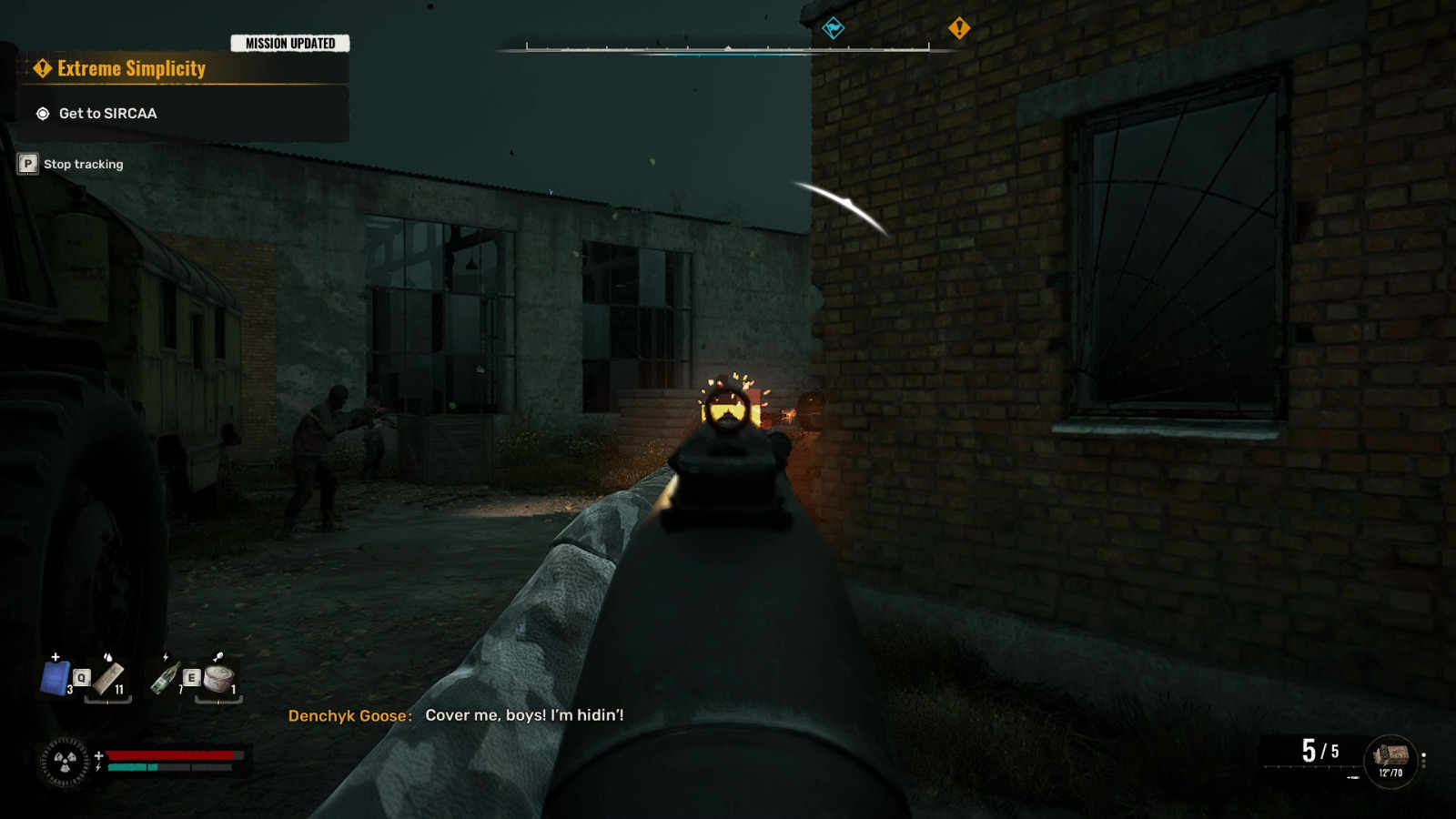
Task: Click the bandage item bound to Q
Action: point(109,679)
